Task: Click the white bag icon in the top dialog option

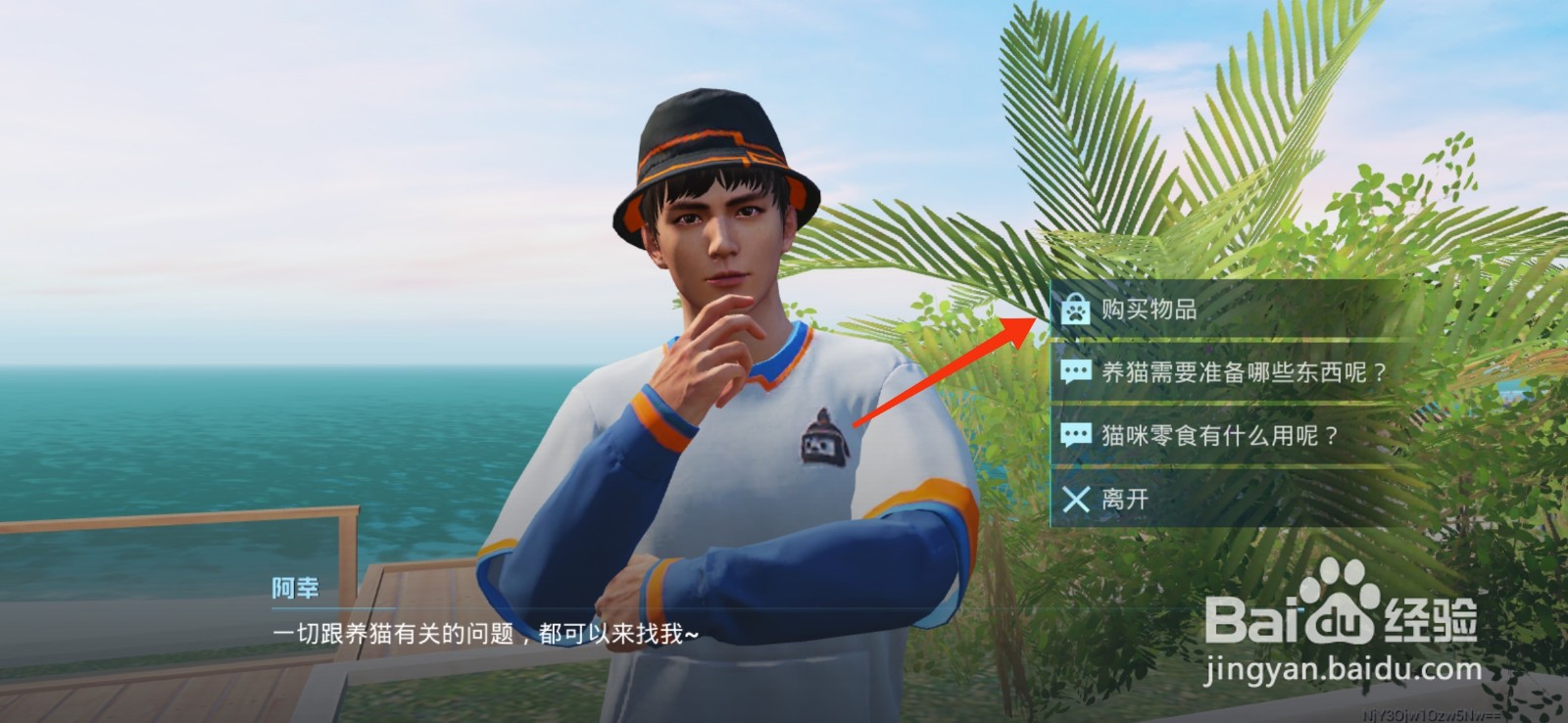Action: click(1075, 308)
